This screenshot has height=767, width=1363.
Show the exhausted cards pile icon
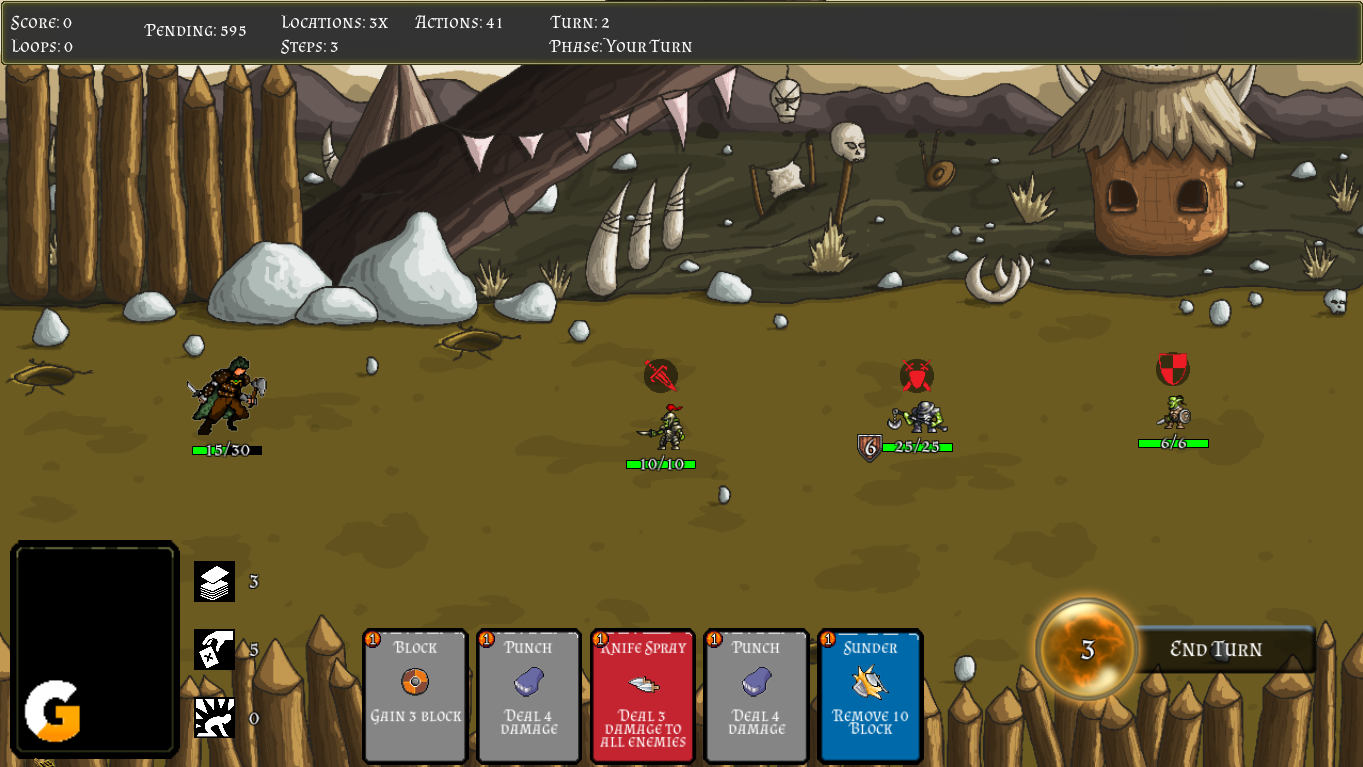214,717
